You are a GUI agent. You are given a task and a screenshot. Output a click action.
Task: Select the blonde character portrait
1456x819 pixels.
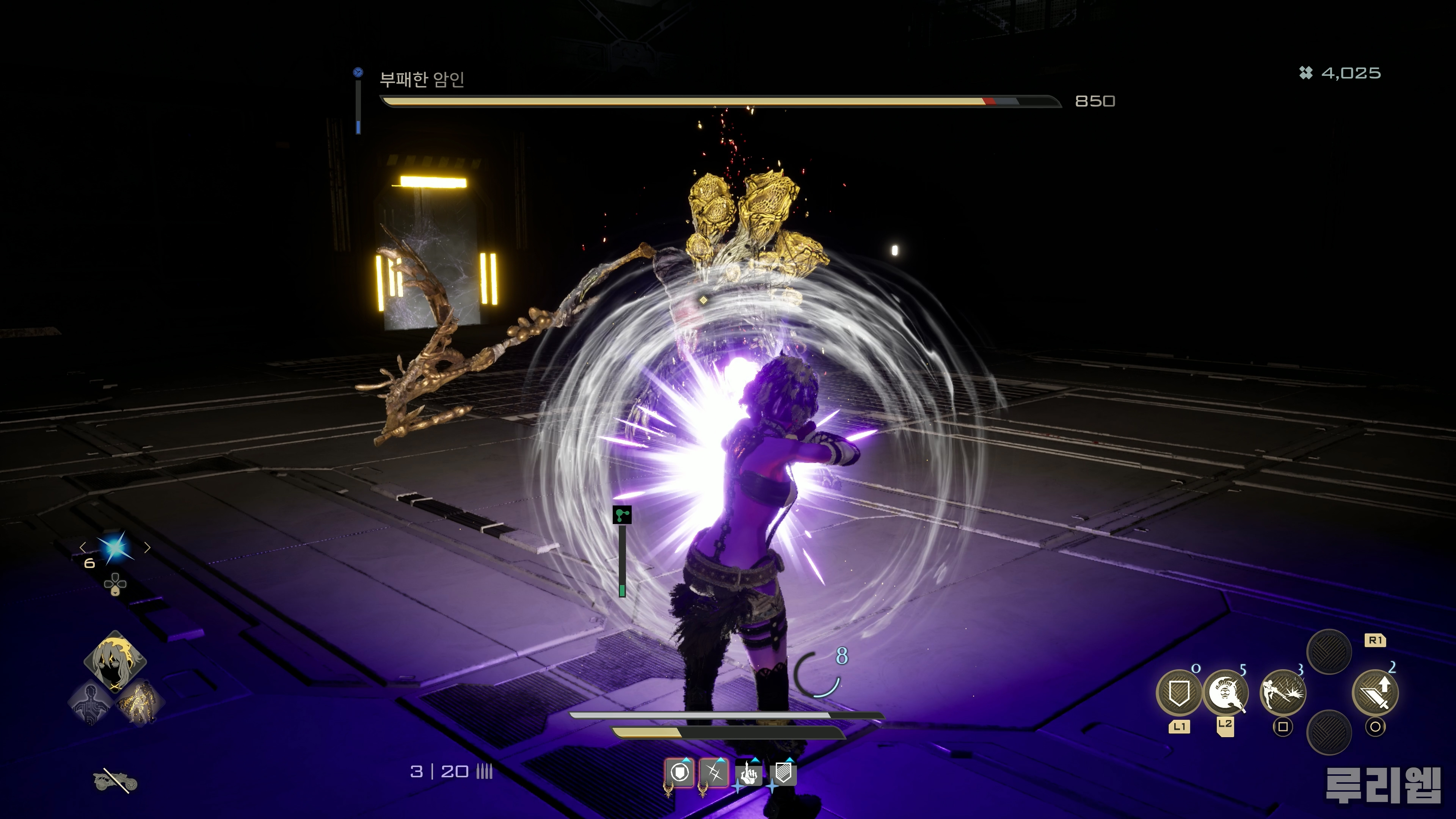pyautogui.click(x=115, y=660)
